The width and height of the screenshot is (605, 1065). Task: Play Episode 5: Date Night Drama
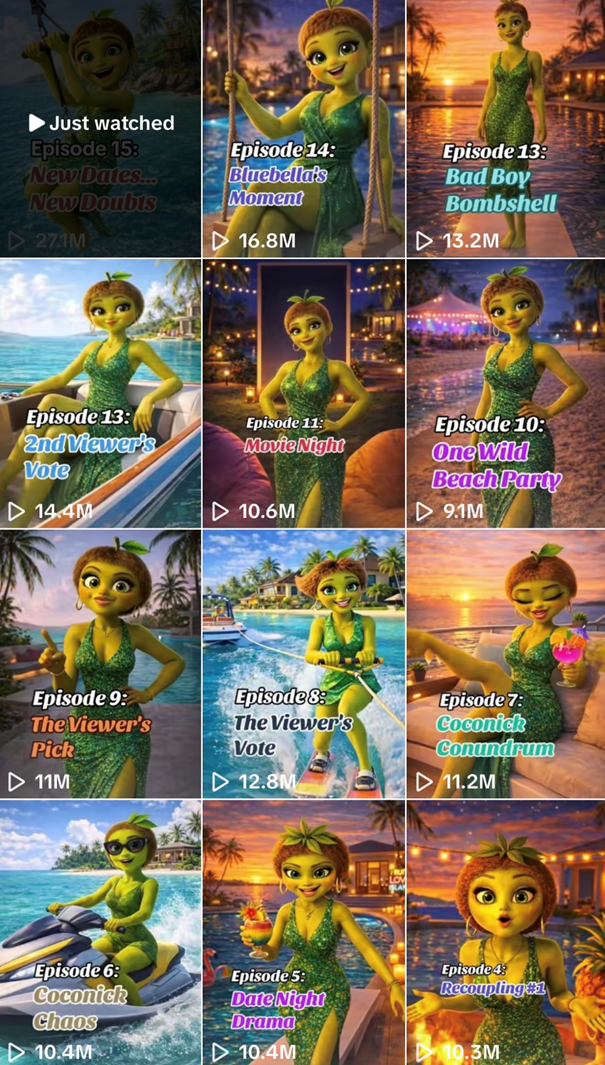pyautogui.click(x=303, y=932)
